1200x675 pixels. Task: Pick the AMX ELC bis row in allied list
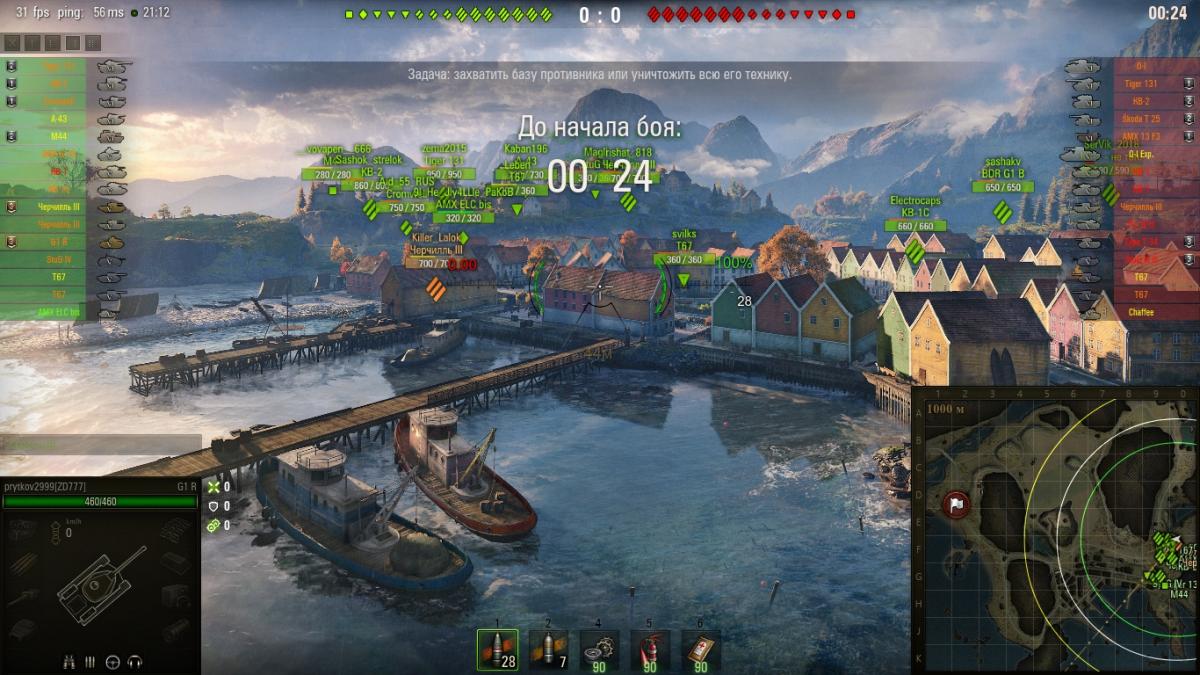click(58, 312)
